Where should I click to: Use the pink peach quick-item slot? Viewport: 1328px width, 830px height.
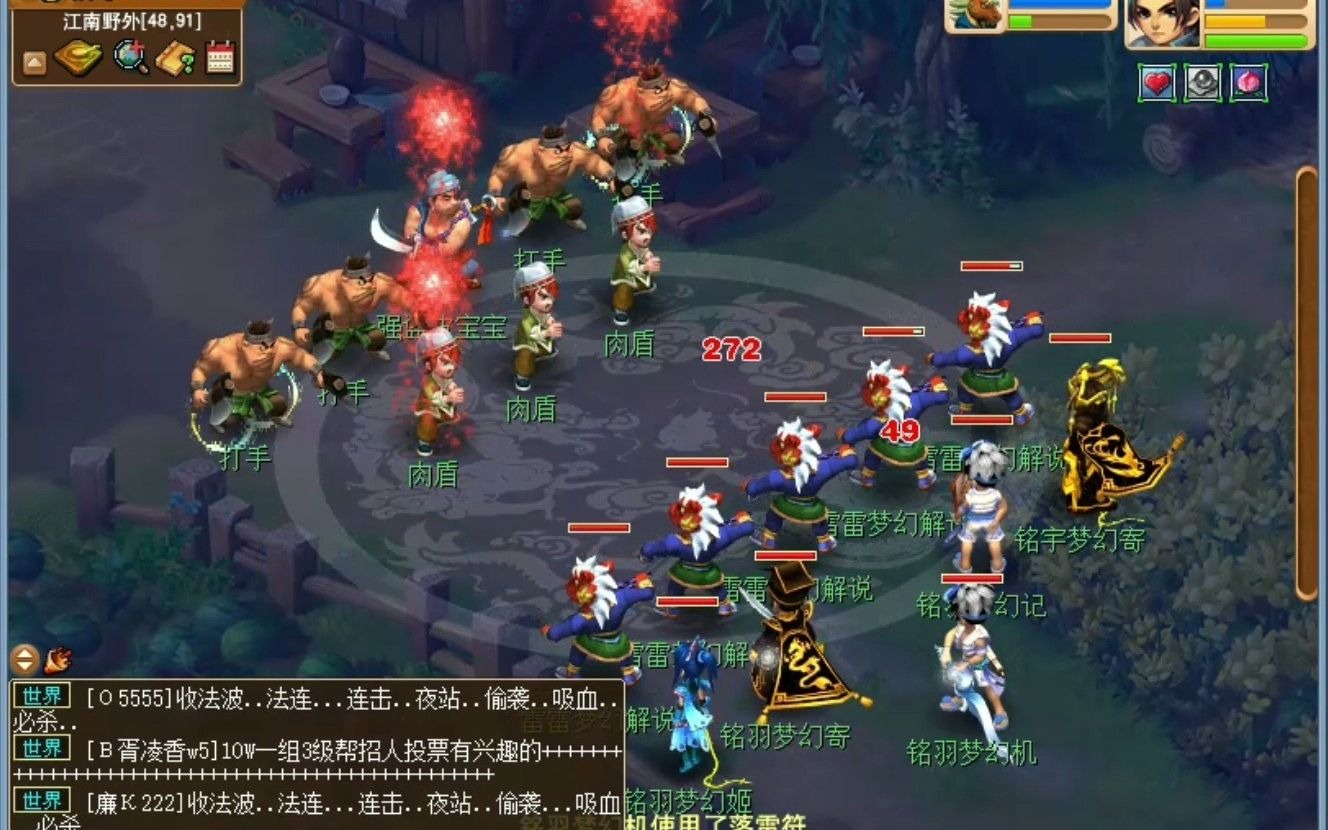(x=1249, y=83)
